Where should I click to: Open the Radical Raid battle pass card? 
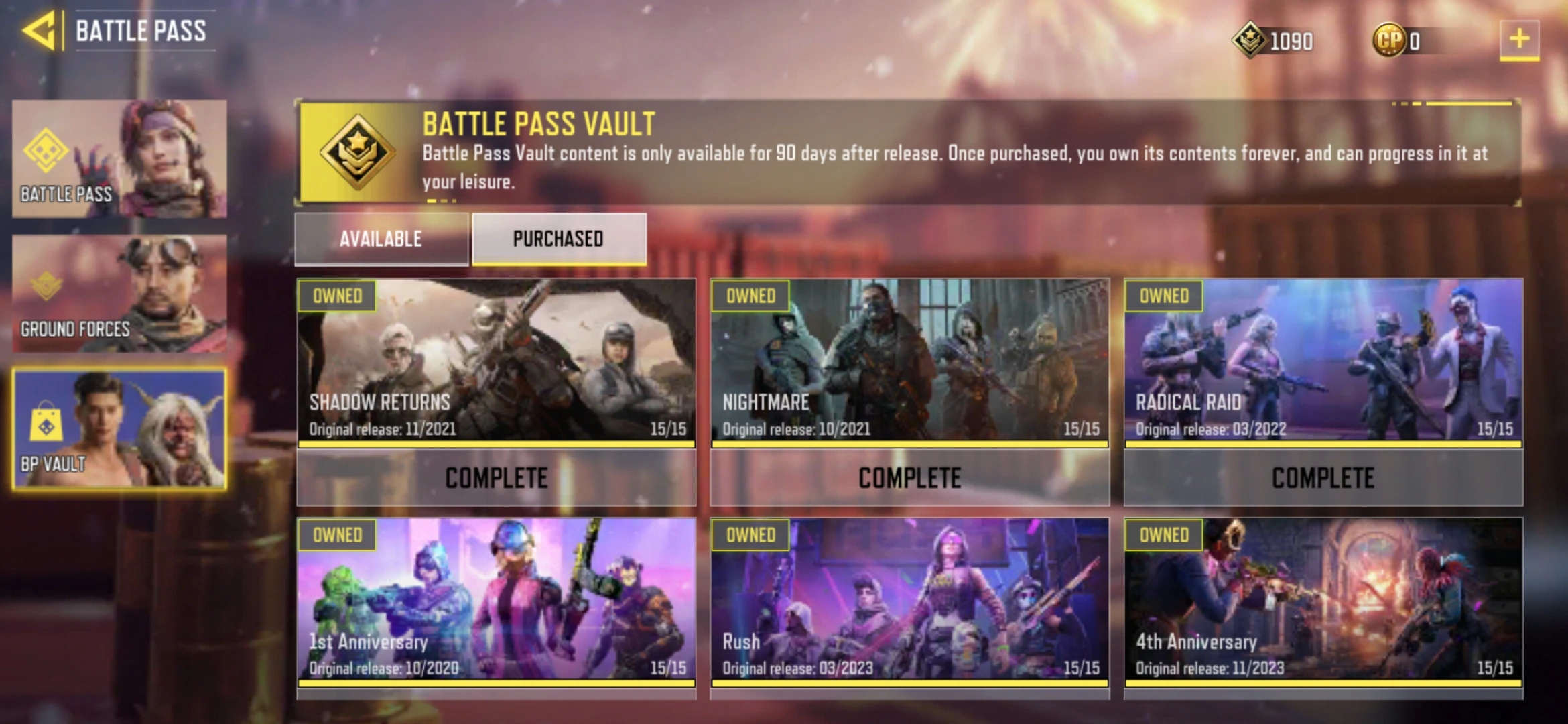[x=1323, y=361]
